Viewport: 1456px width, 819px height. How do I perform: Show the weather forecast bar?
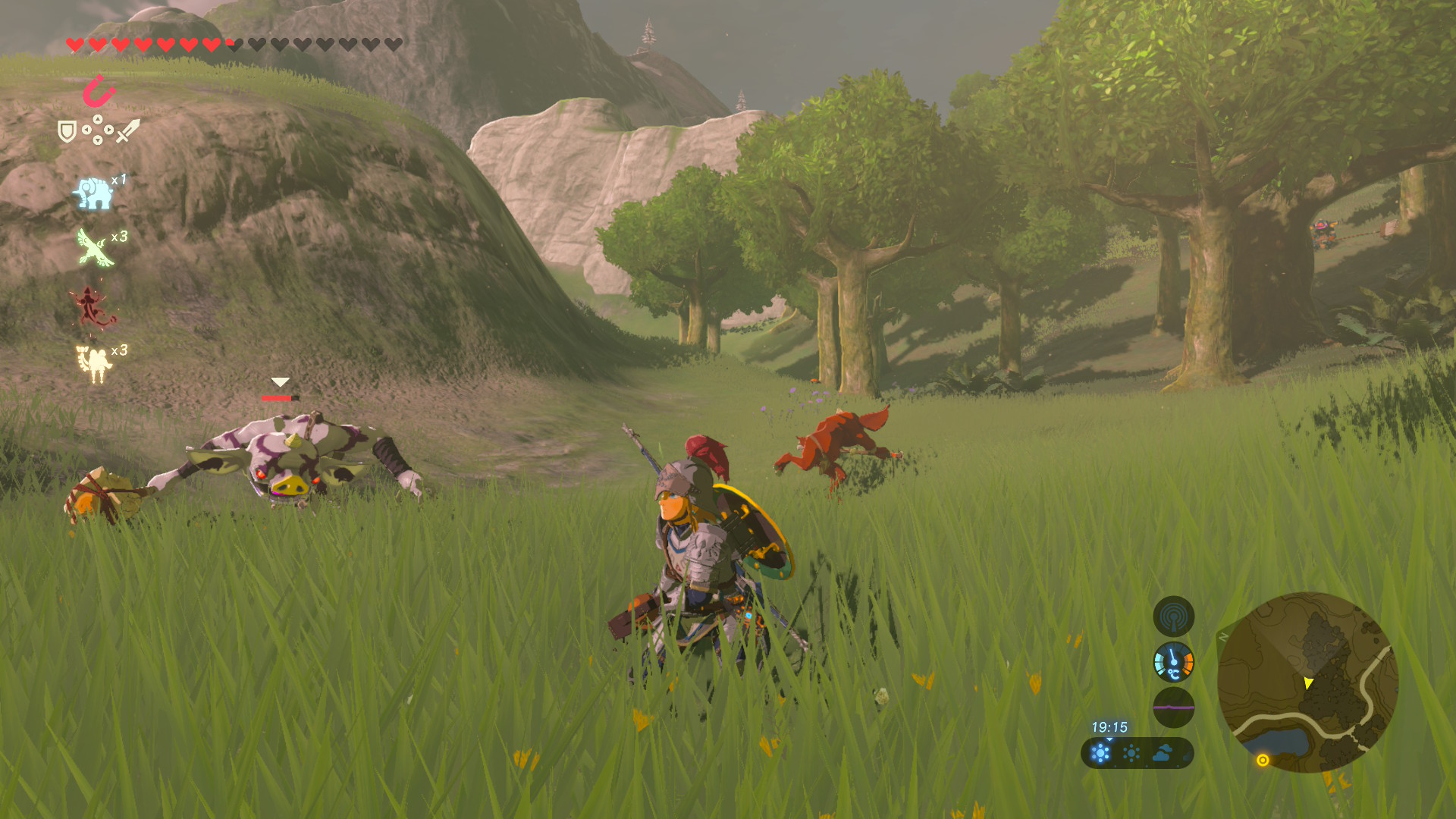[1137, 753]
